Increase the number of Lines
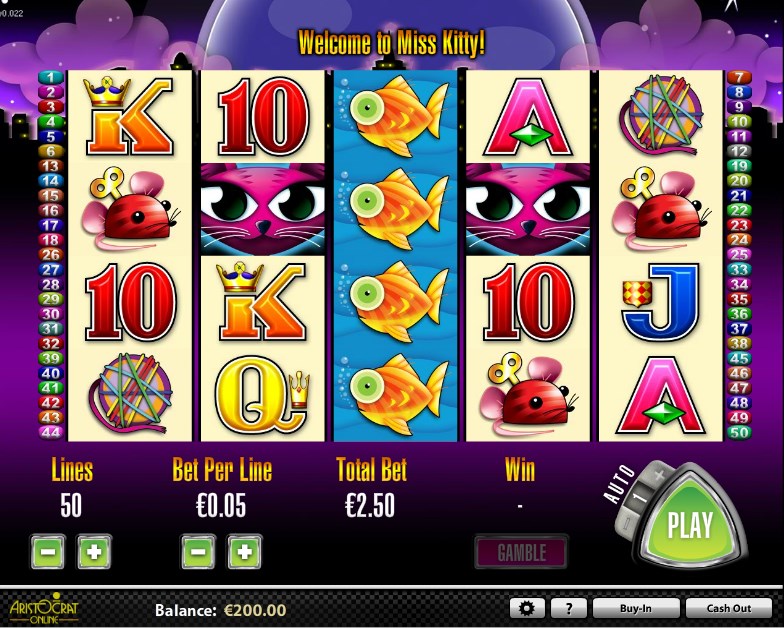This screenshot has width=784, height=628. click(x=94, y=551)
